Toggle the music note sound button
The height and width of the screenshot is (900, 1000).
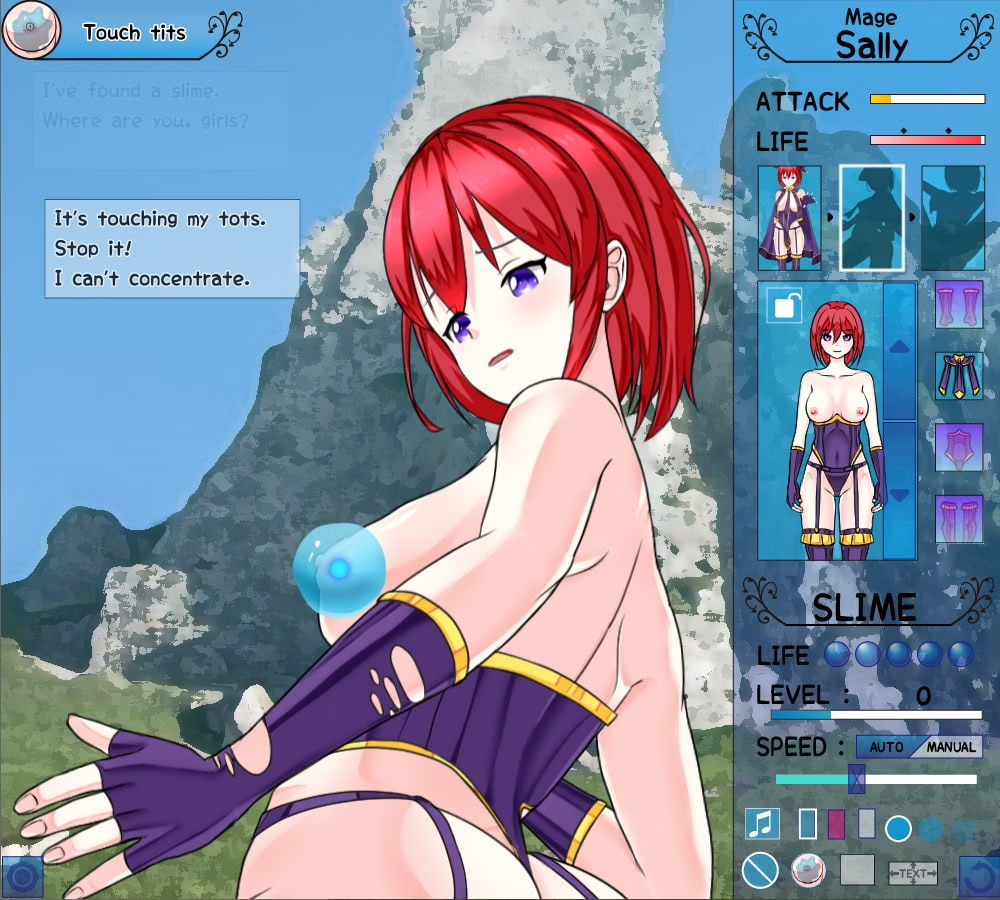tap(763, 824)
